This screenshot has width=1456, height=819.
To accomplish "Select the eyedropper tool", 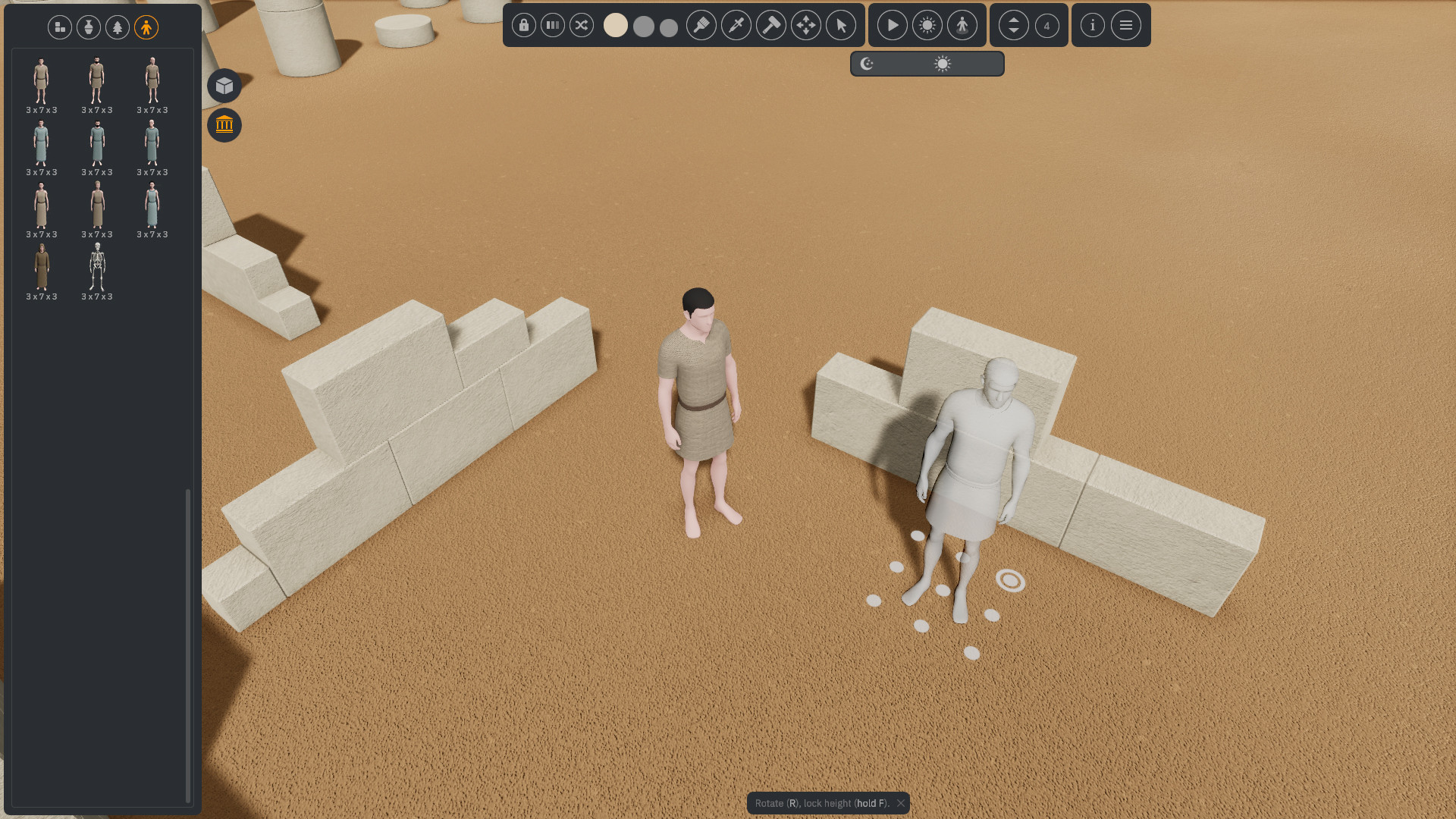I will (735, 25).
